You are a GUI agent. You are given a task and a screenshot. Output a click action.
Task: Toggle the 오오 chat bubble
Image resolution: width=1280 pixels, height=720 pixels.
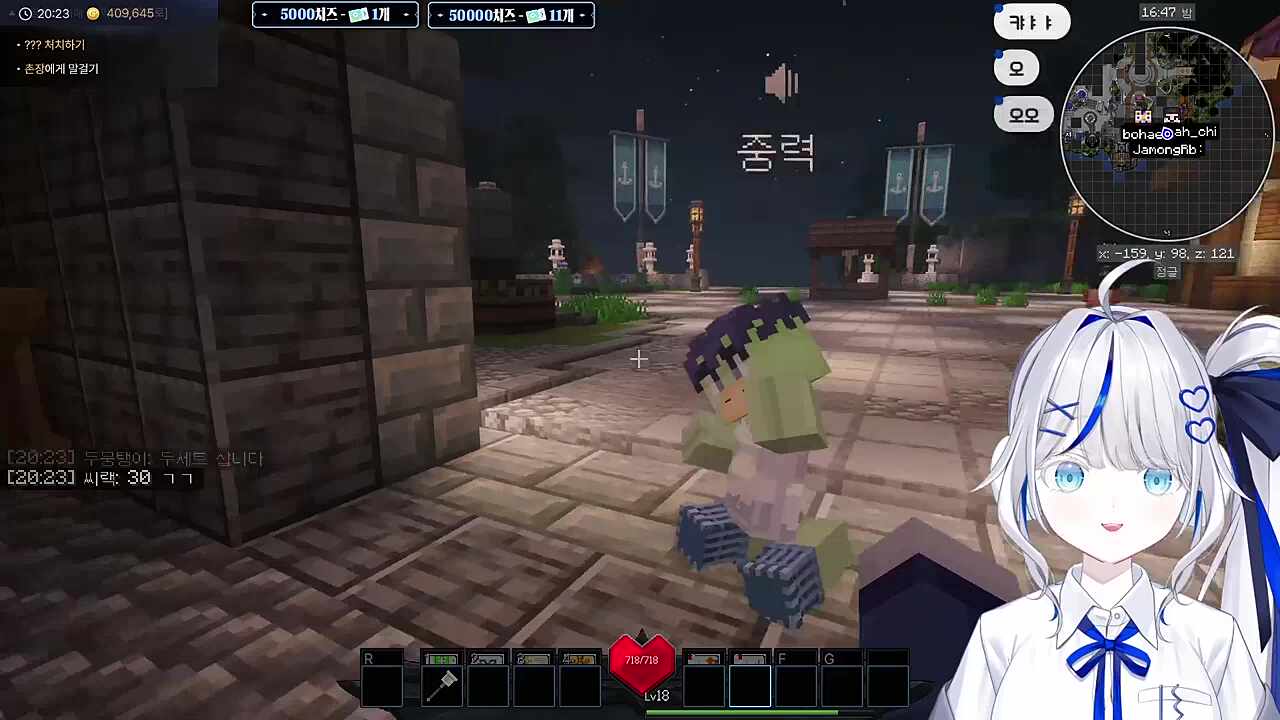1023,114
